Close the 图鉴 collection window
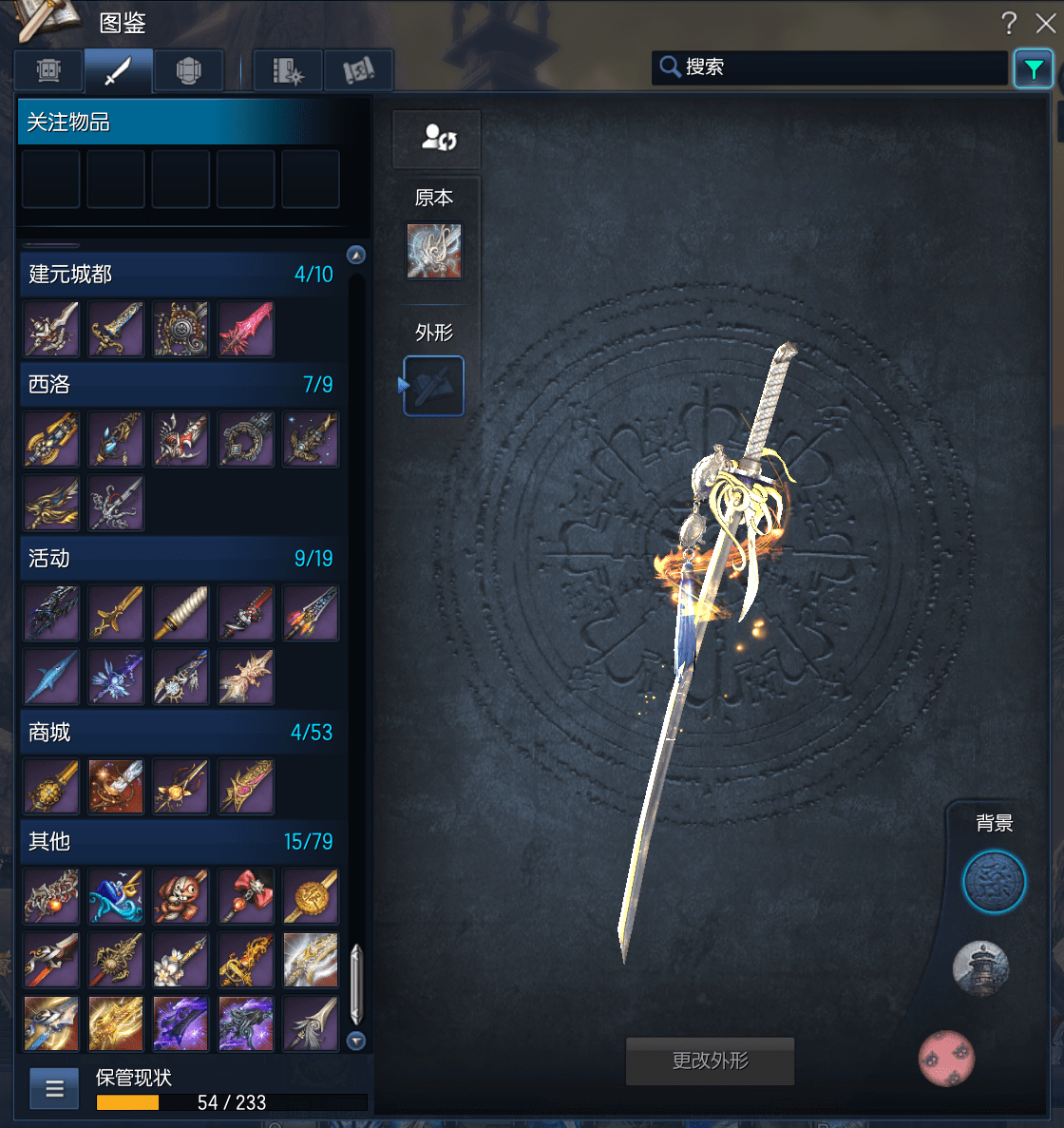Screen dimensions: 1064x1128 click(1045, 23)
